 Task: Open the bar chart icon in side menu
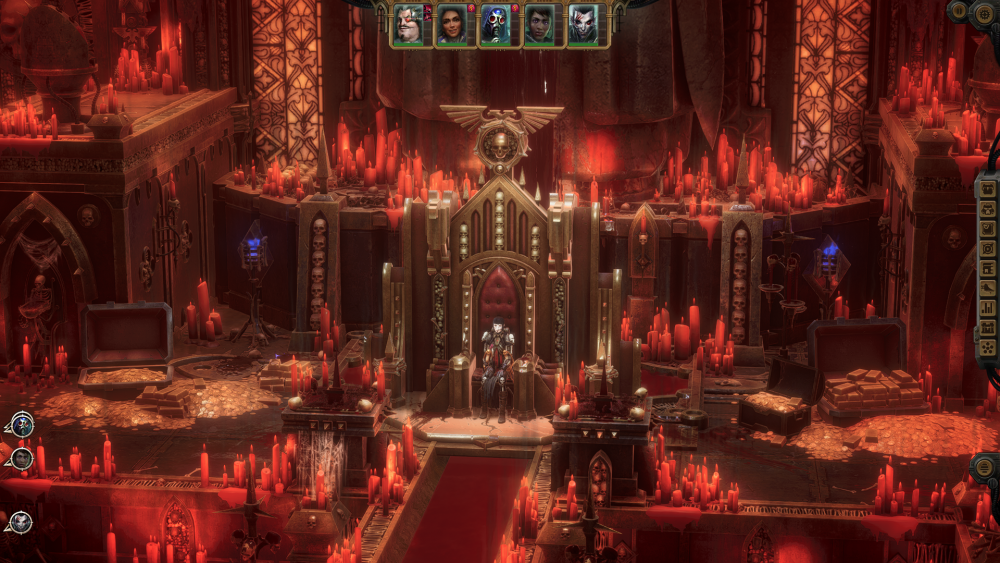pyautogui.click(x=988, y=308)
